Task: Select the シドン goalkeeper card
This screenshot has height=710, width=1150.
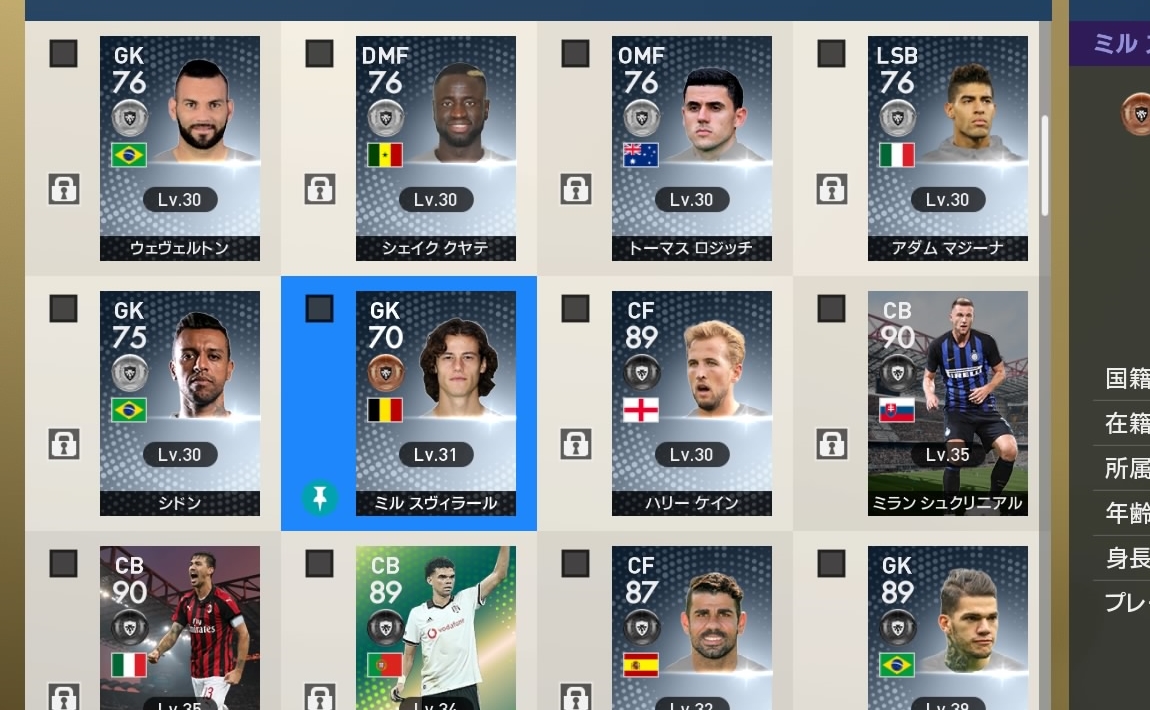Action: (180, 403)
